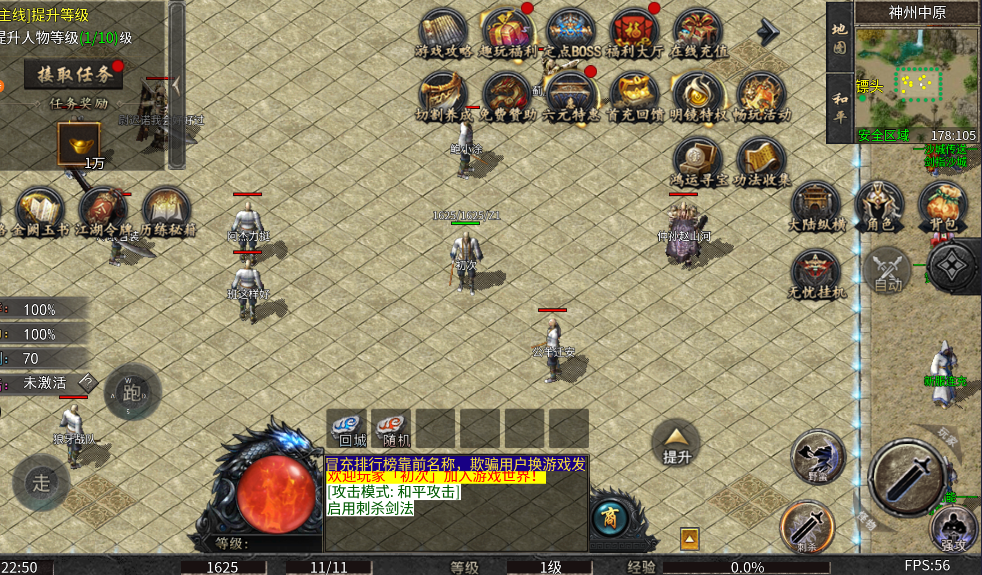Open the 福利大厅 welfare hall
The image size is (982, 575).
634,31
